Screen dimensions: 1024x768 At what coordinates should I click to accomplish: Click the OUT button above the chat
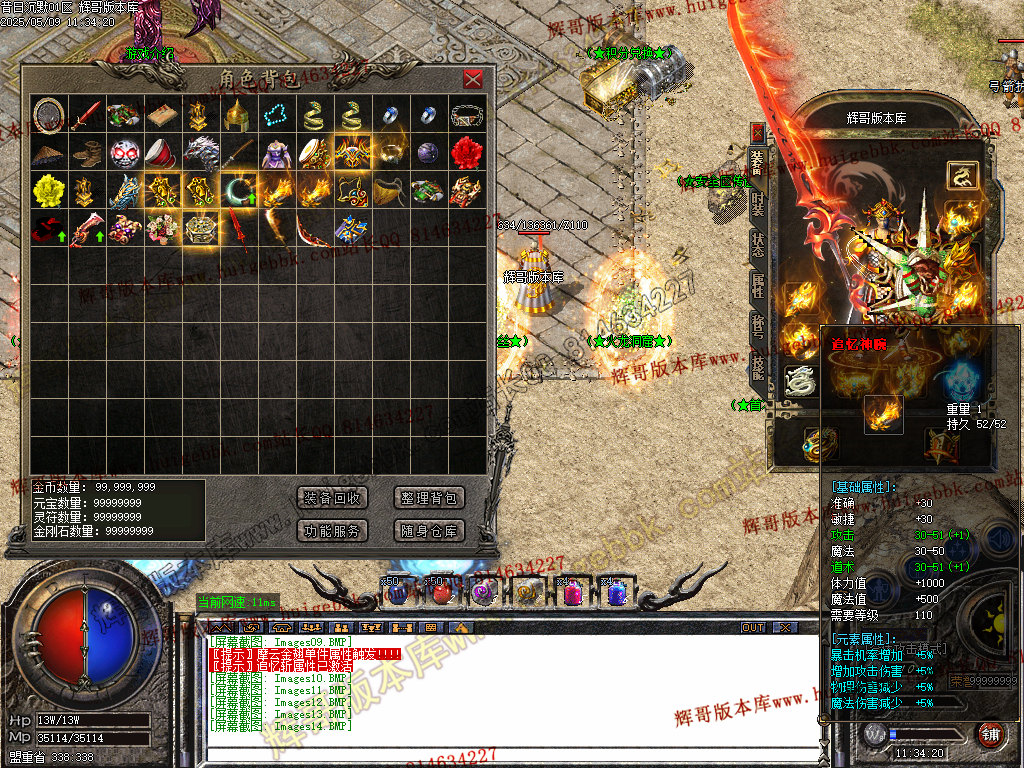tap(753, 627)
